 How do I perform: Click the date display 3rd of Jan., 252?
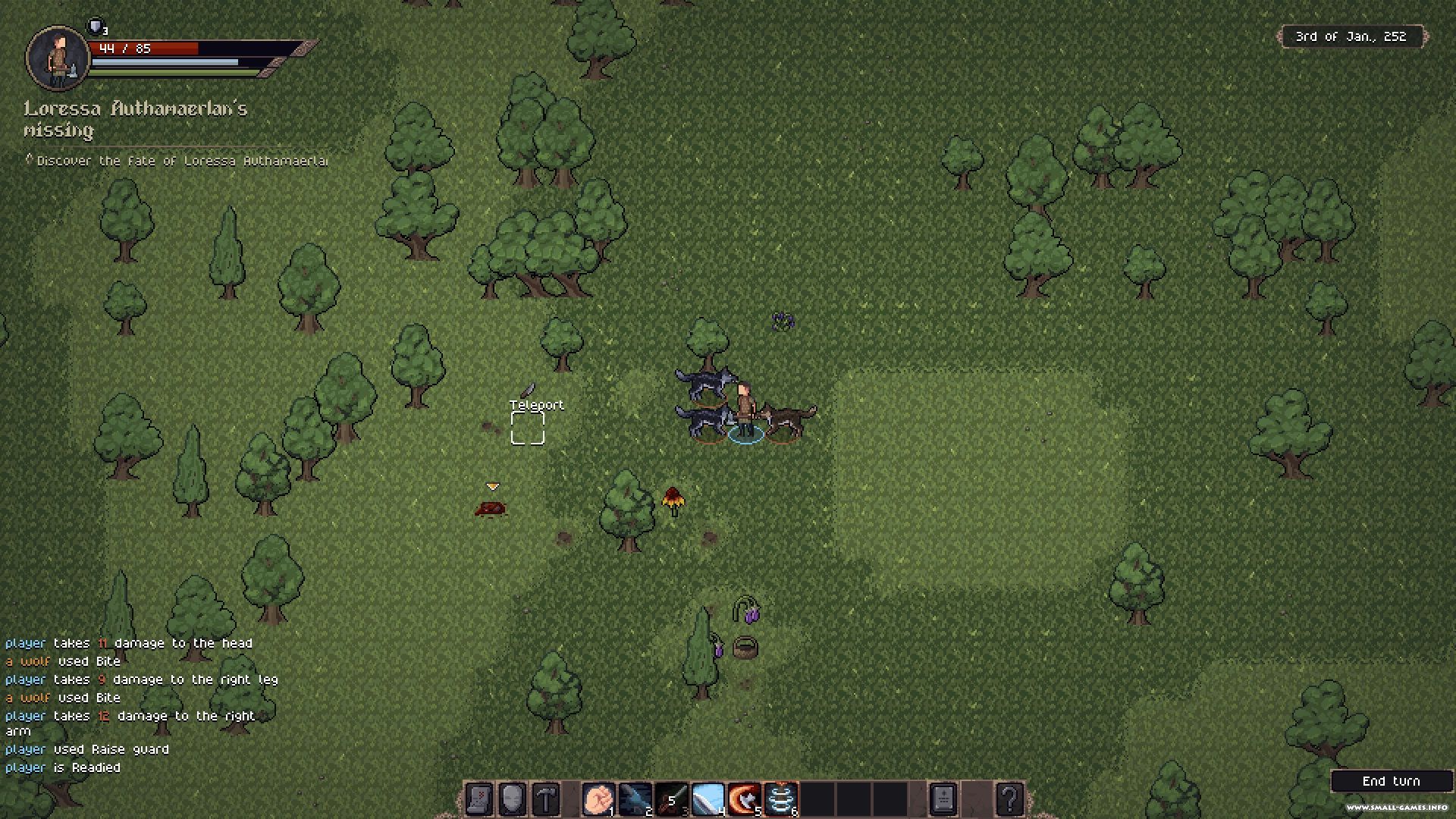(x=1351, y=36)
